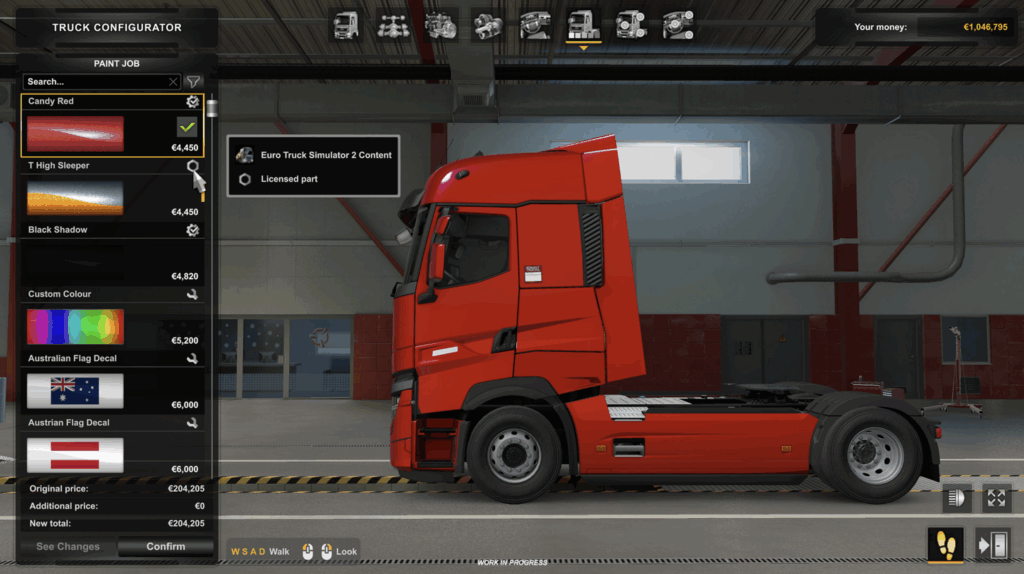1024x574 pixels.
Task: Confirm the paint job purchase
Action: [x=165, y=547]
